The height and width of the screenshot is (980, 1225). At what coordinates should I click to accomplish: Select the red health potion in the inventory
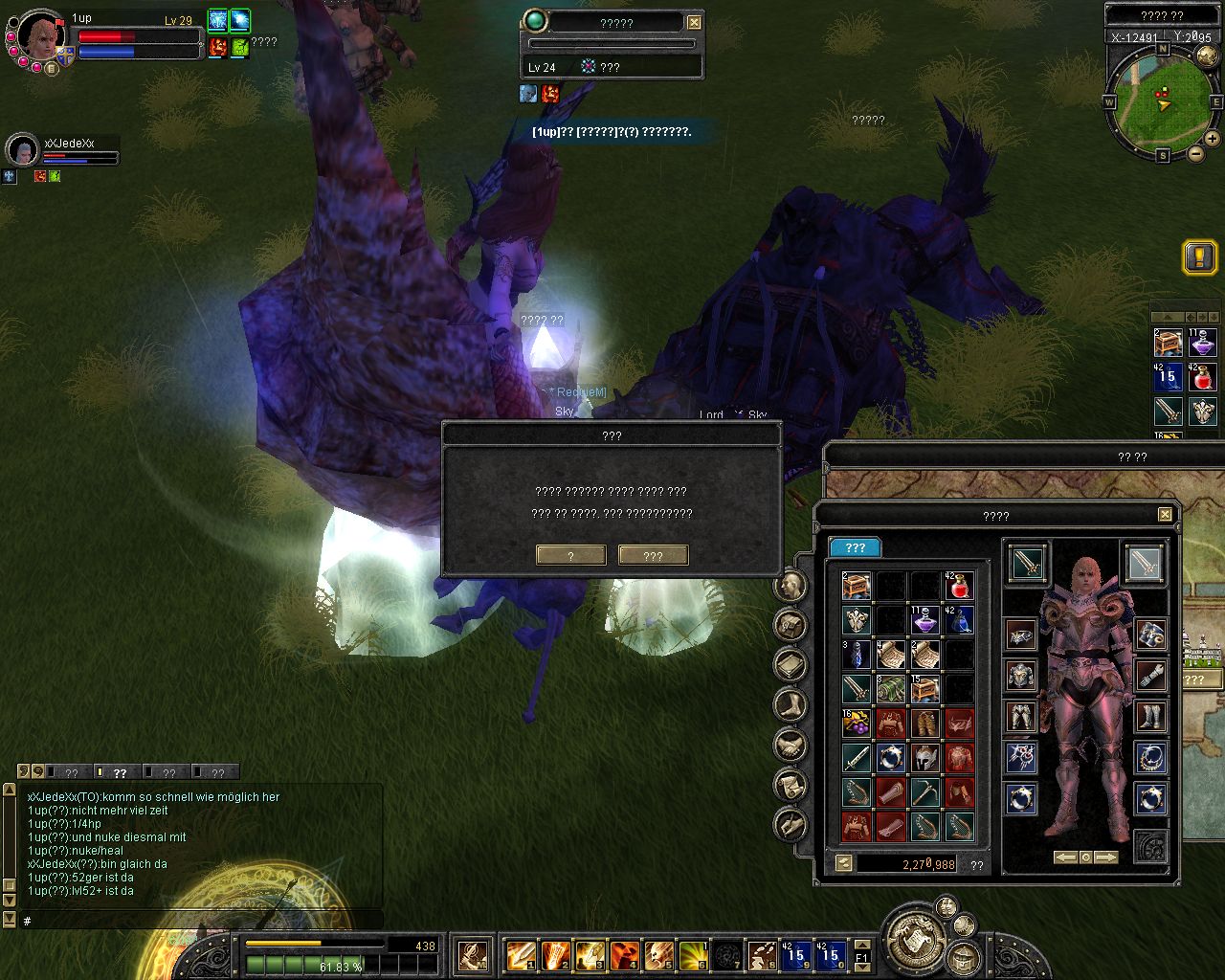click(959, 587)
